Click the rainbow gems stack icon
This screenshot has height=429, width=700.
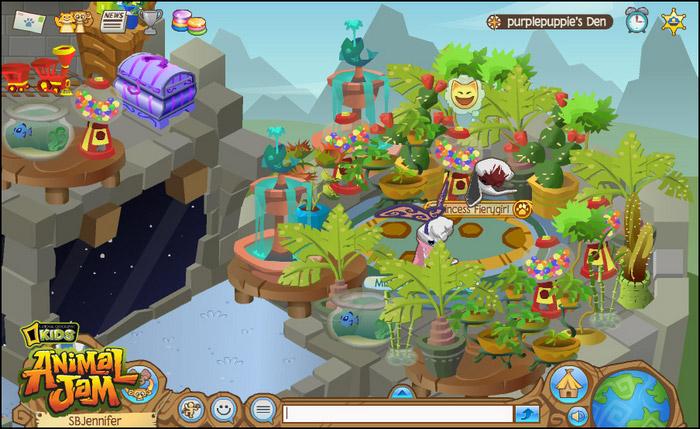(x=184, y=21)
